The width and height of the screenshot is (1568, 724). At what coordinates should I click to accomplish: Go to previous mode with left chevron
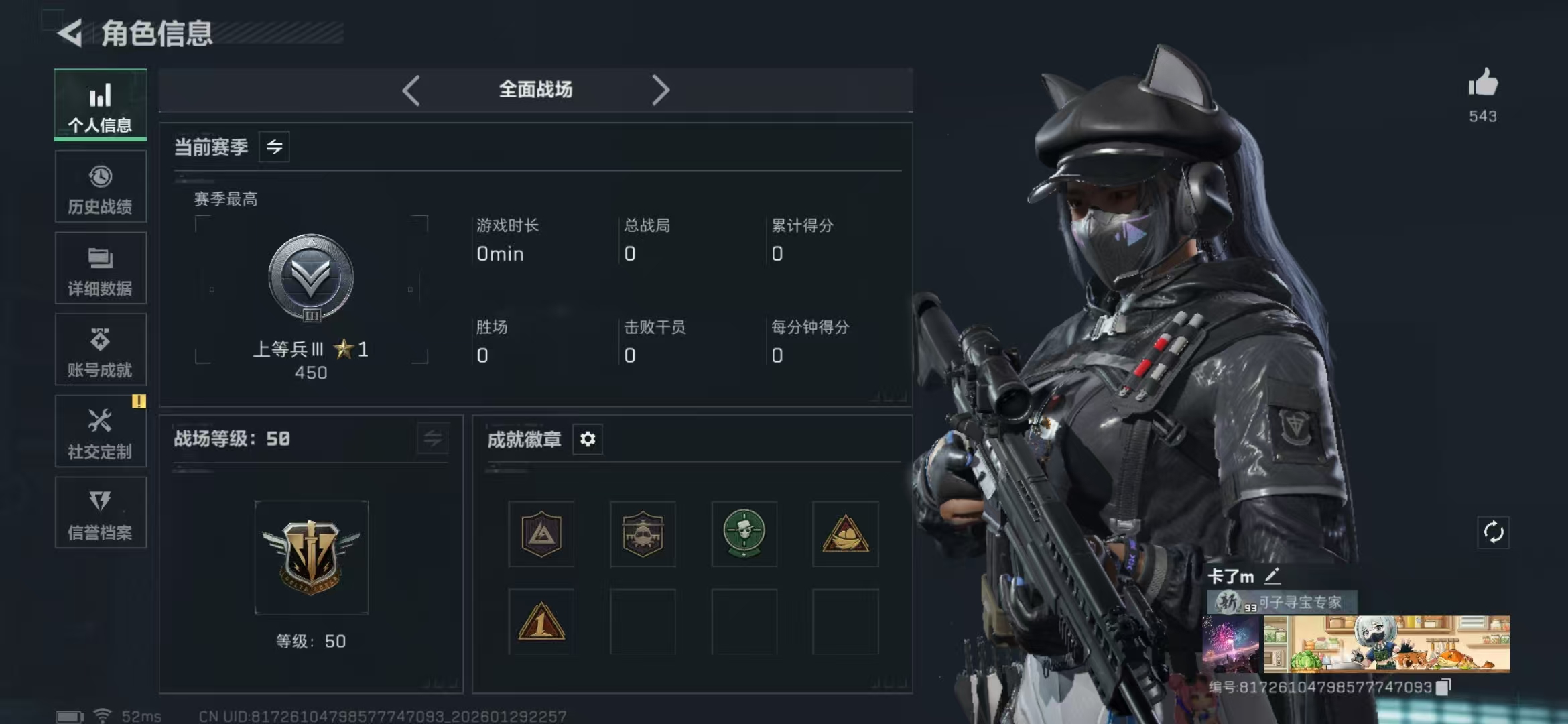(411, 89)
